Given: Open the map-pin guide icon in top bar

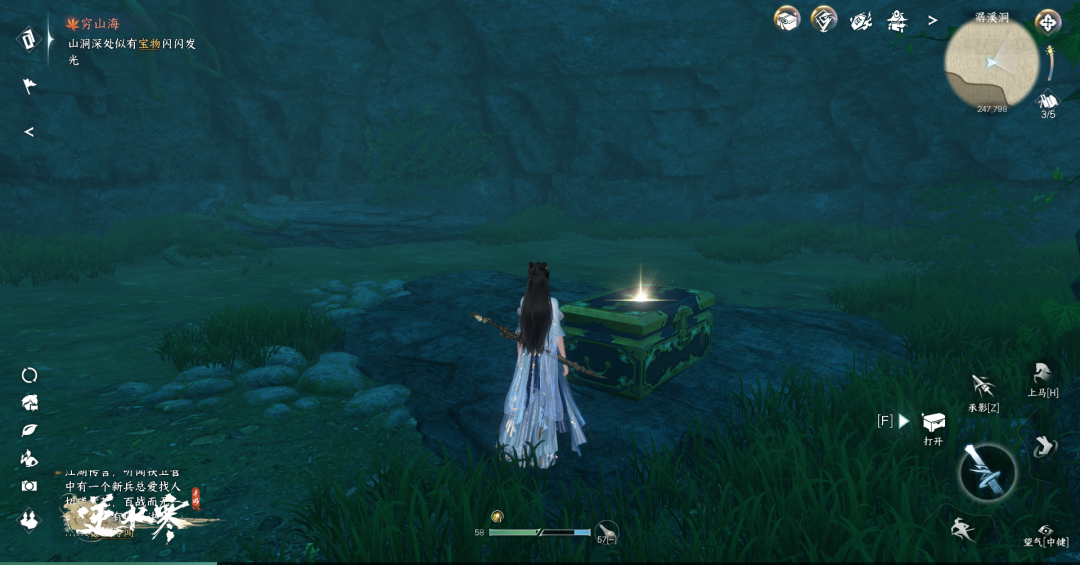Looking at the screenshot, I should pos(823,19).
